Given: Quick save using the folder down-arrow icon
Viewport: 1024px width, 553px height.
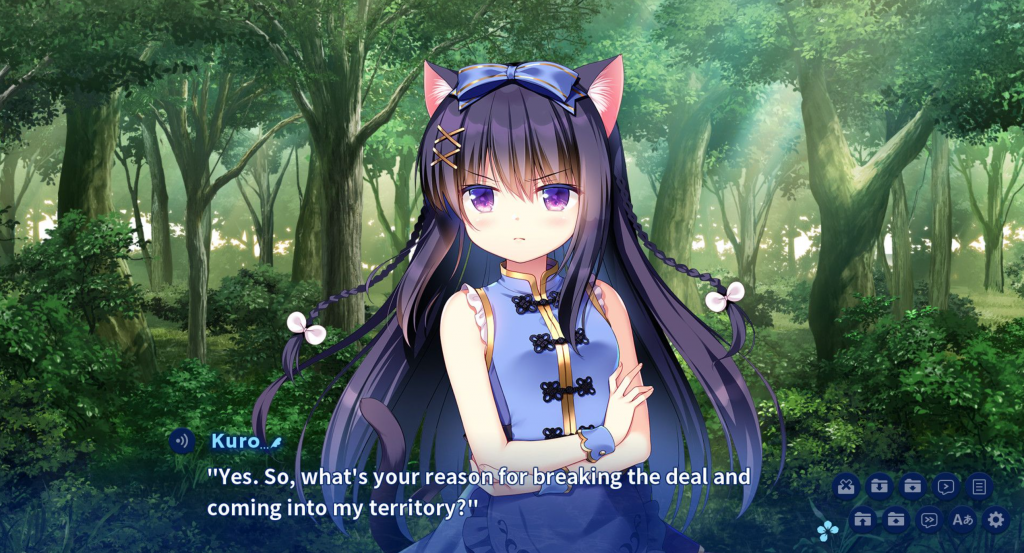Looking at the screenshot, I should pos(879,487).
